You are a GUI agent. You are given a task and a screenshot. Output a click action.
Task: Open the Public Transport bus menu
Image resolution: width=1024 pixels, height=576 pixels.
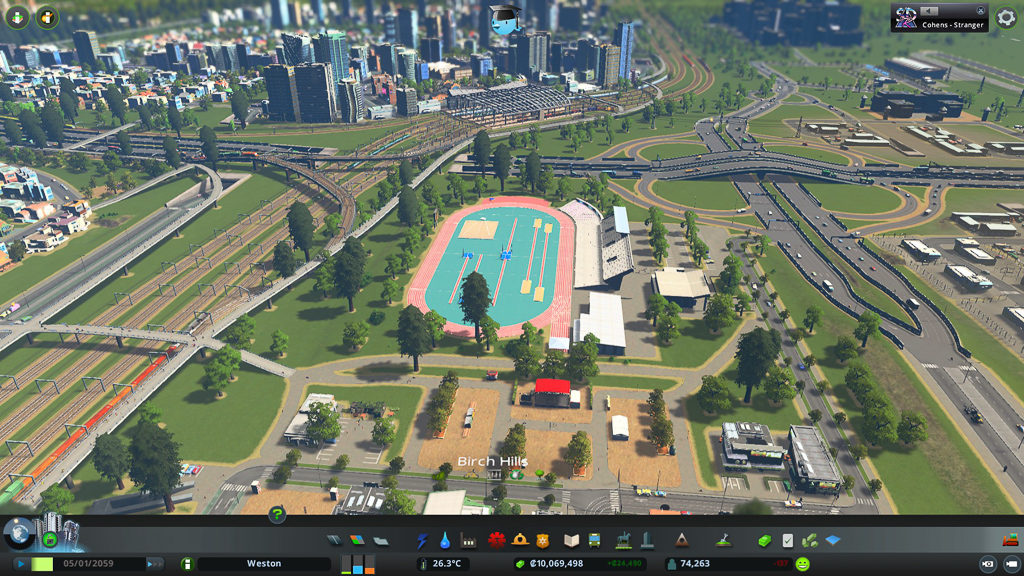(594, 541)
